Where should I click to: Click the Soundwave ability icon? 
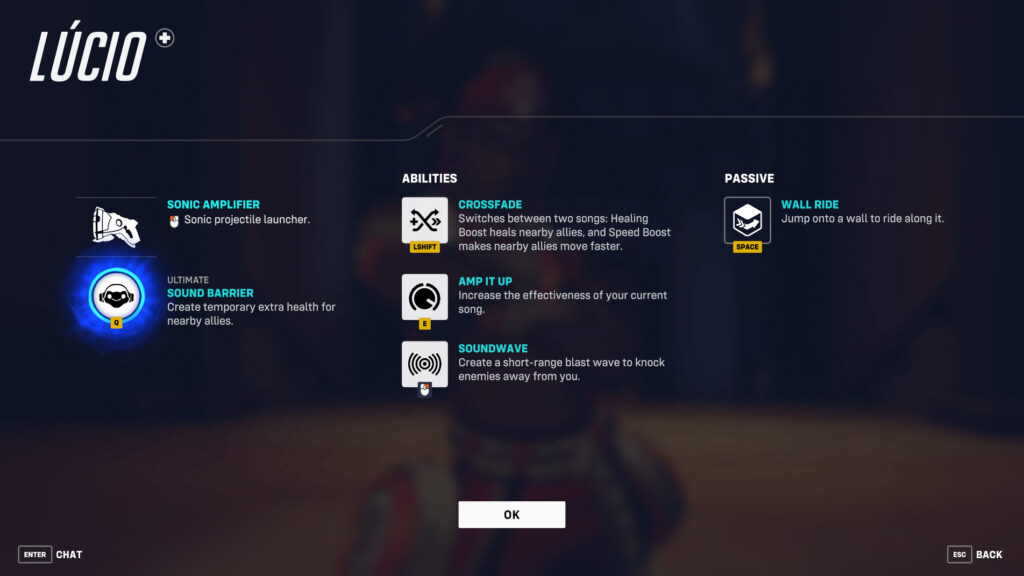[x=425, y=363]
